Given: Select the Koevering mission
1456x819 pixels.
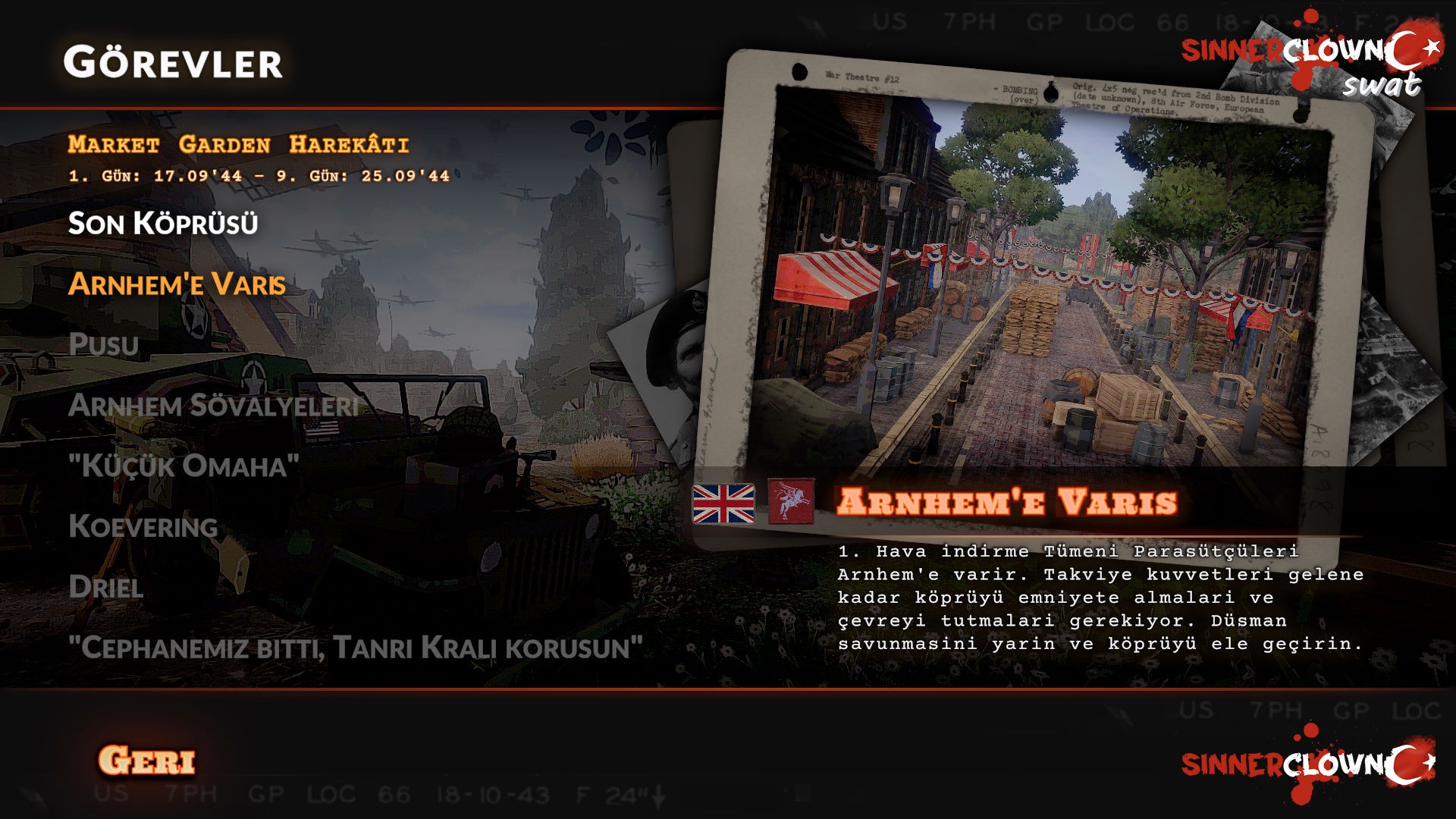Looking at the screenshot, I should 143,527.
